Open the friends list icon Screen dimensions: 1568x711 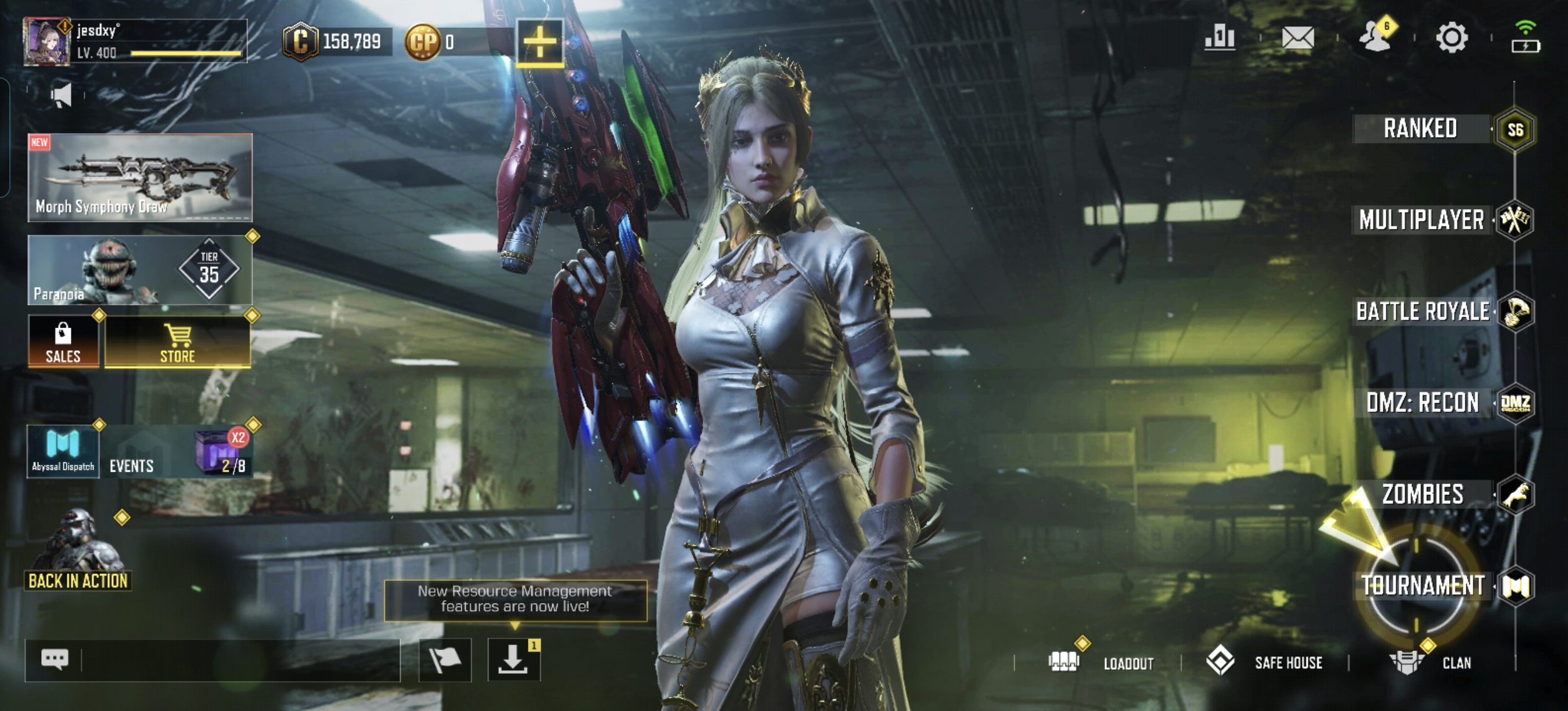click(x=1376, y=38)
